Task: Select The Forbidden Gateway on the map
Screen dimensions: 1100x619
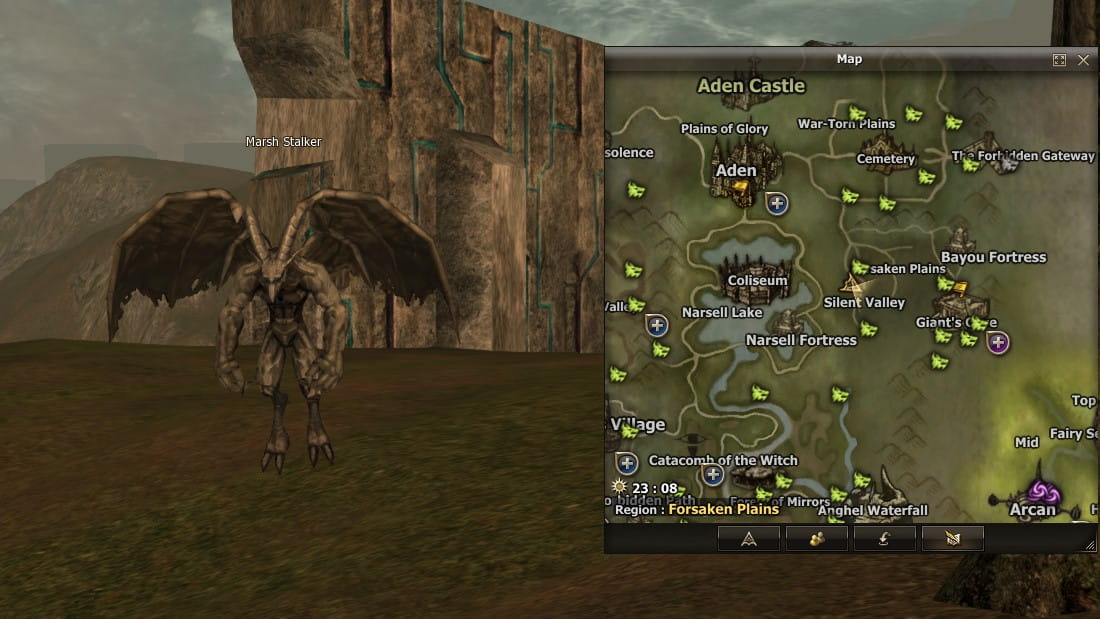Action: pyautogui.click(x=1022, y=156)
